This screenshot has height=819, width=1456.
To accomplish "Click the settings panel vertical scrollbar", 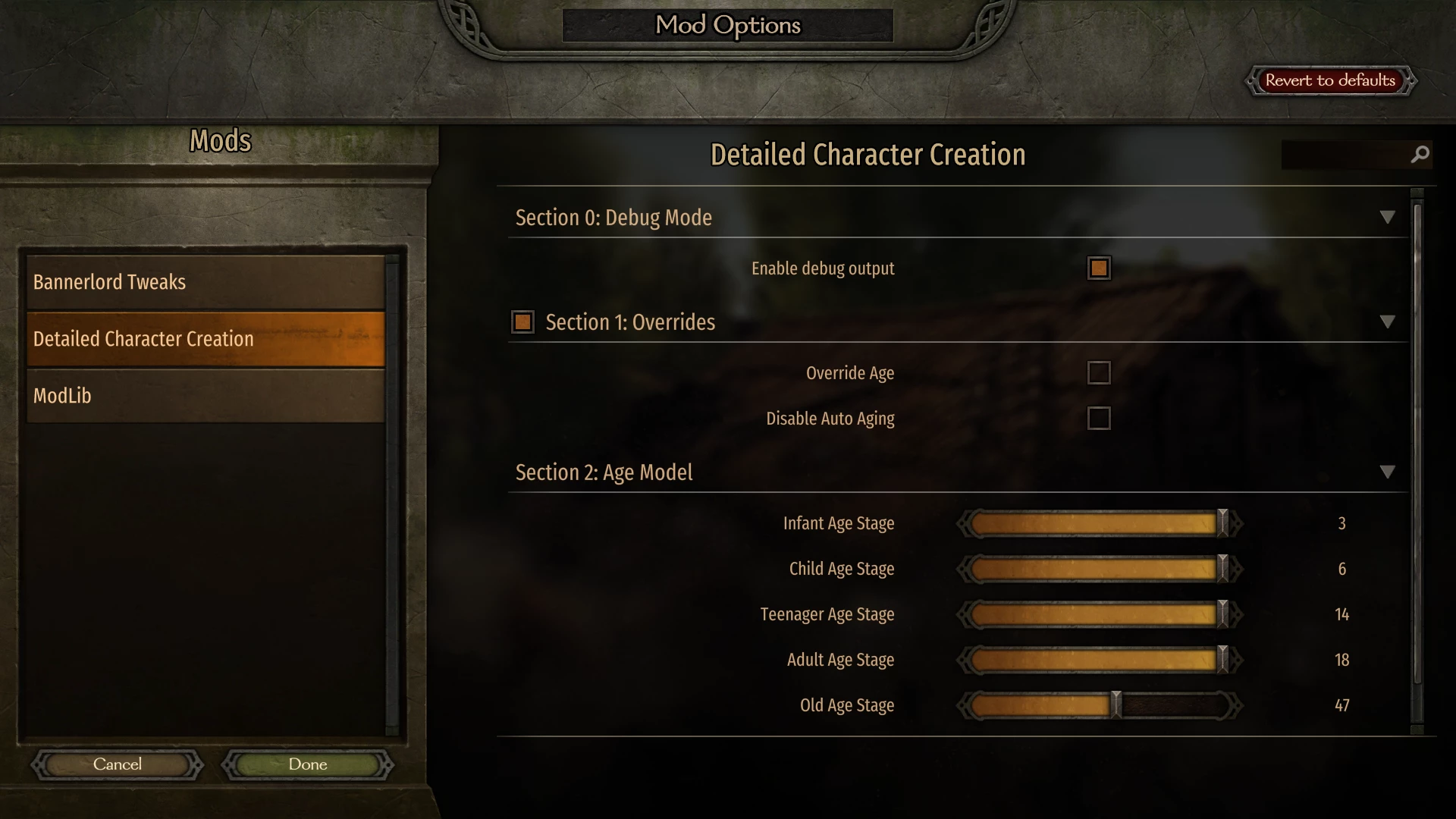I will click(1417, 455).
